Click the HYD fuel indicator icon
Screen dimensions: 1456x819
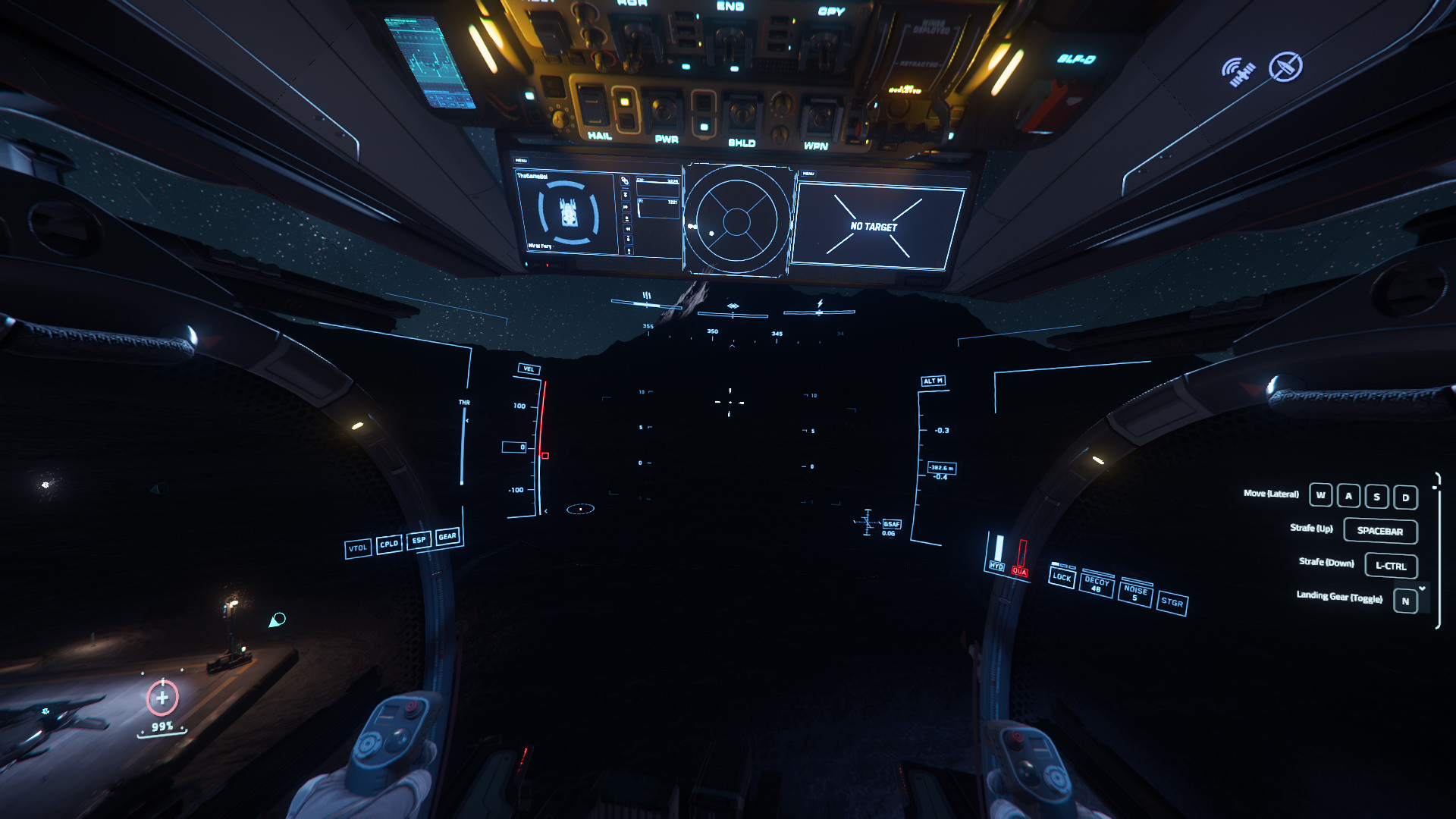tap(999, 567)
